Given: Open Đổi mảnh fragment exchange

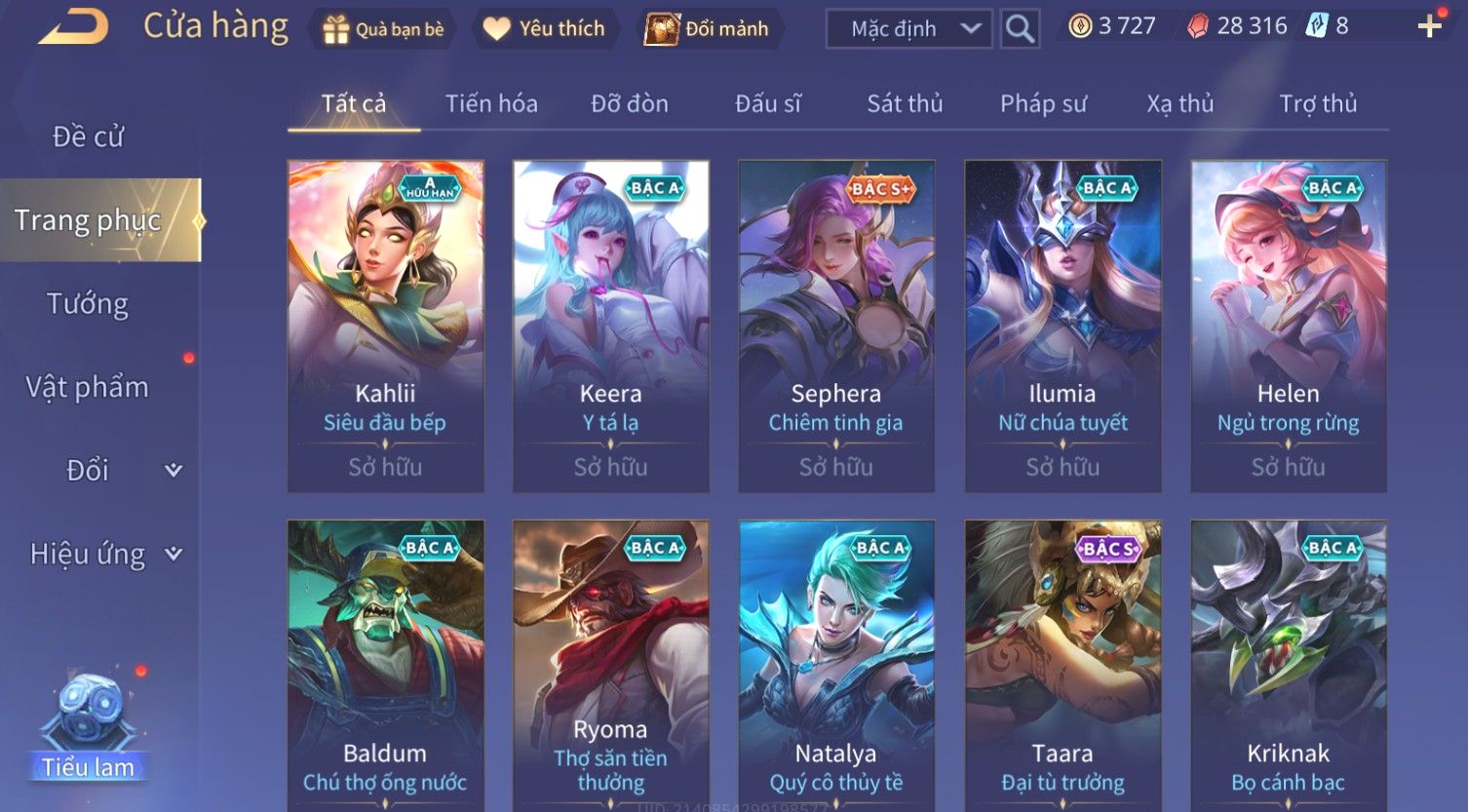Looking at the screenshot, I should point(707,29).
